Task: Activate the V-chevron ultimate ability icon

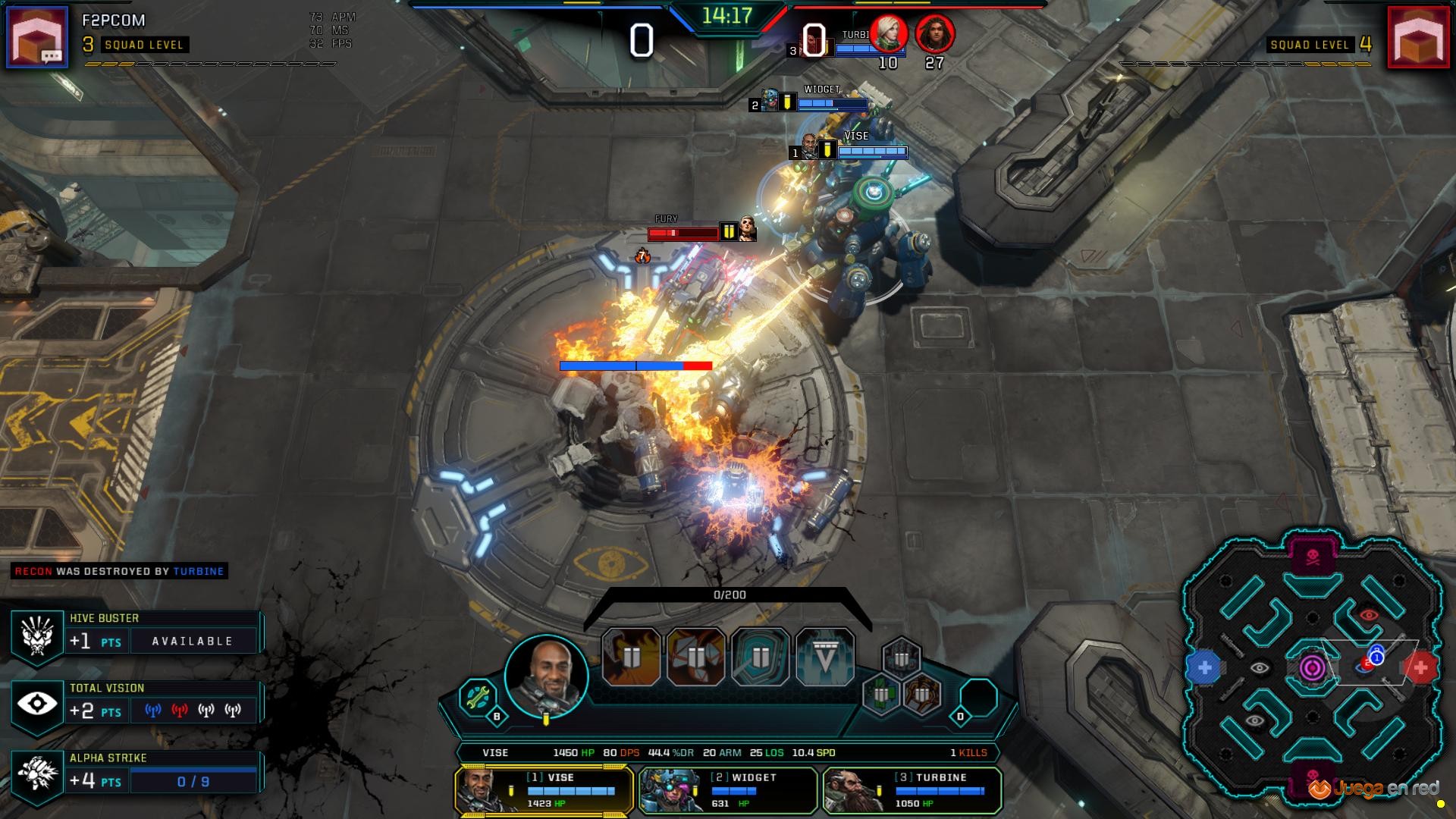Action: (x=825, y=657)
